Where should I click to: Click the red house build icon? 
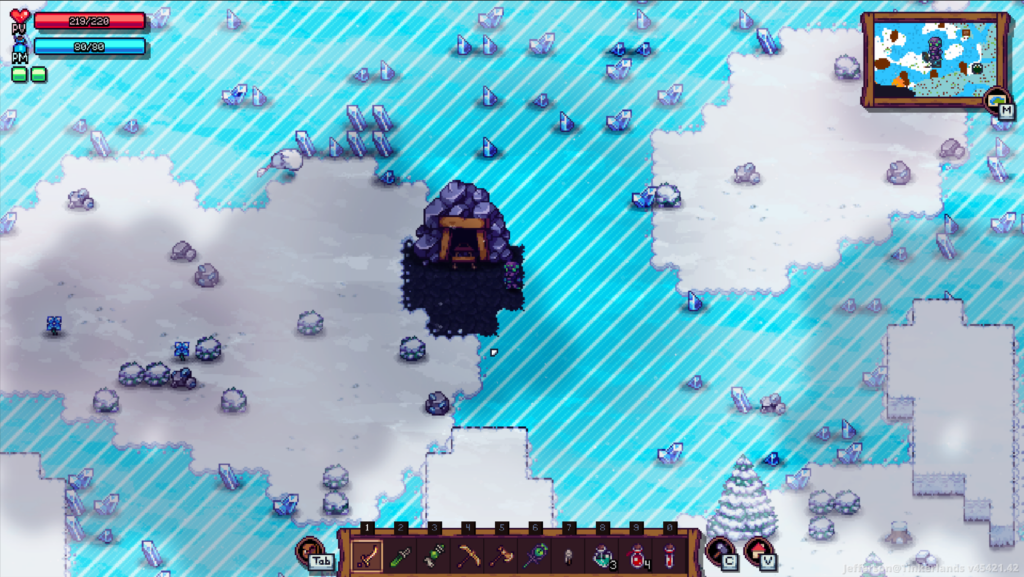758,550
